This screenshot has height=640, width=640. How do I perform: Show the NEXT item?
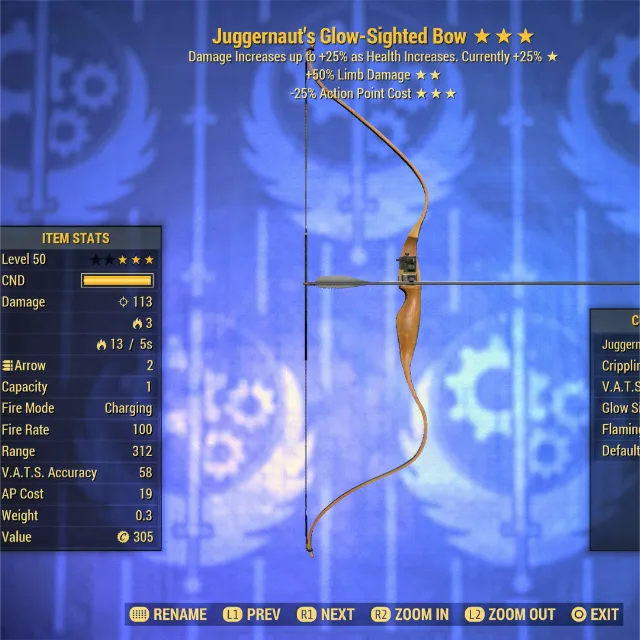(x=327, y=615)
